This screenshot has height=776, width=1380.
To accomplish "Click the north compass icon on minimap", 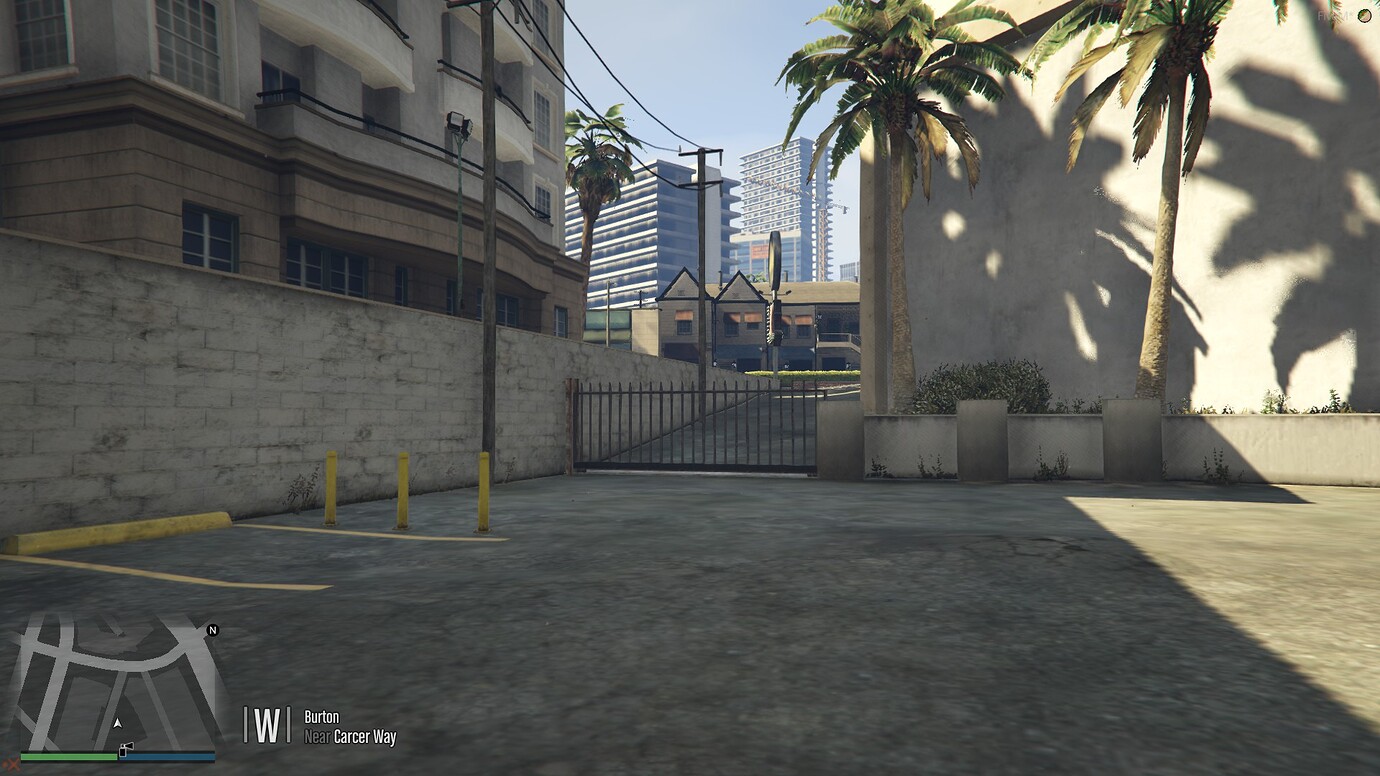I will point(213,632).
